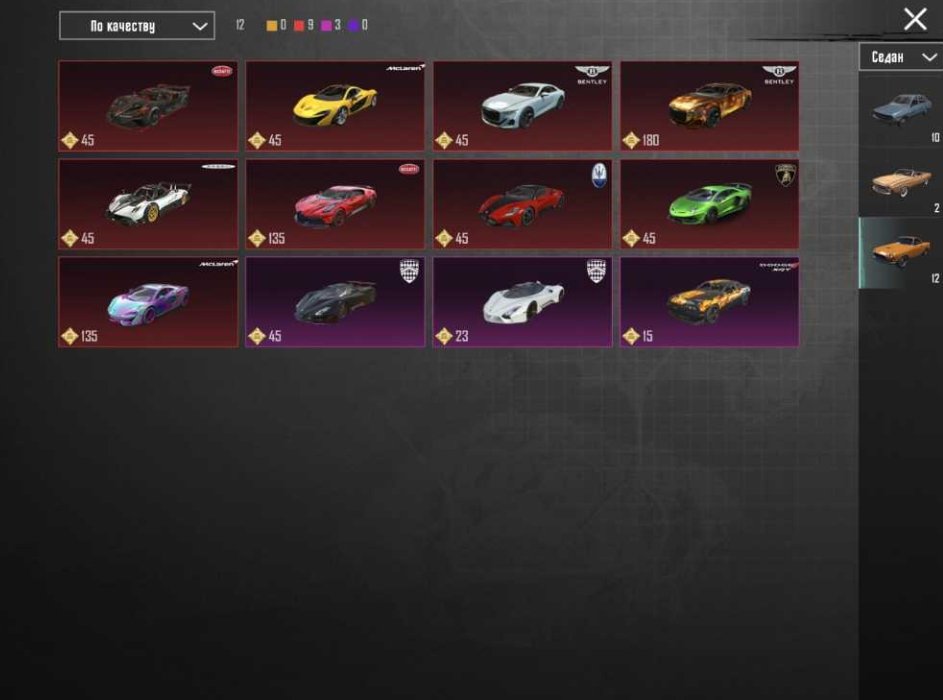Select the orange coupe in the sidebar

(x=900, y=252)
